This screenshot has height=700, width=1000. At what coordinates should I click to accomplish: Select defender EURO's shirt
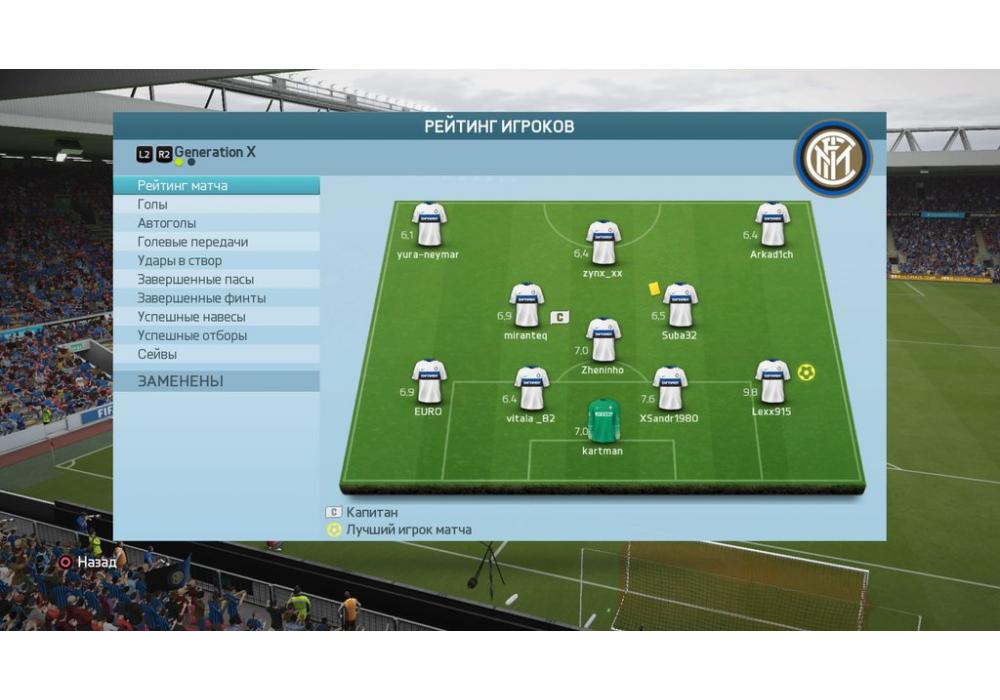click(x=429, y=382)
